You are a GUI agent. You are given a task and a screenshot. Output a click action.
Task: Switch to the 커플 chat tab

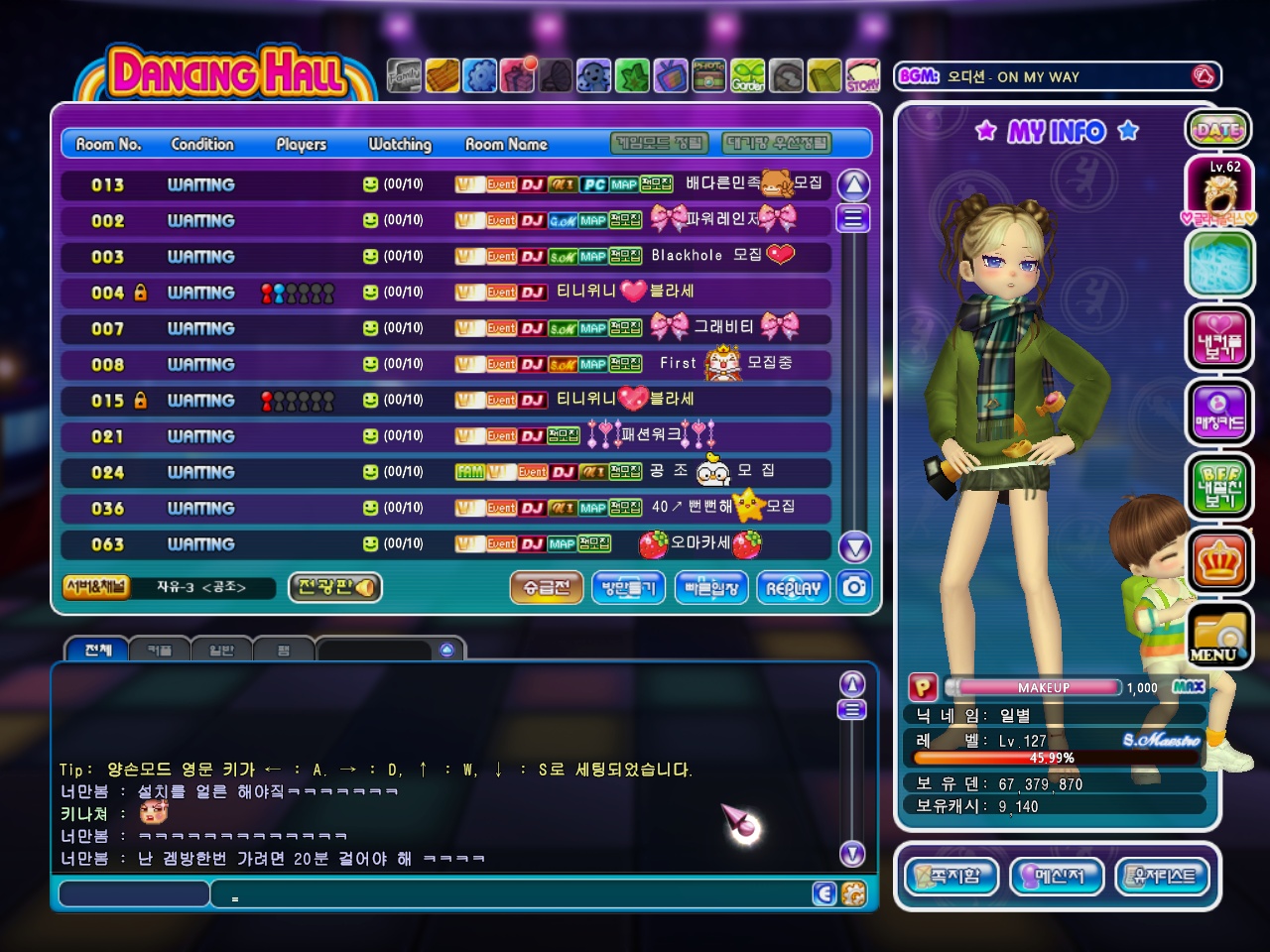coord(160,650)
